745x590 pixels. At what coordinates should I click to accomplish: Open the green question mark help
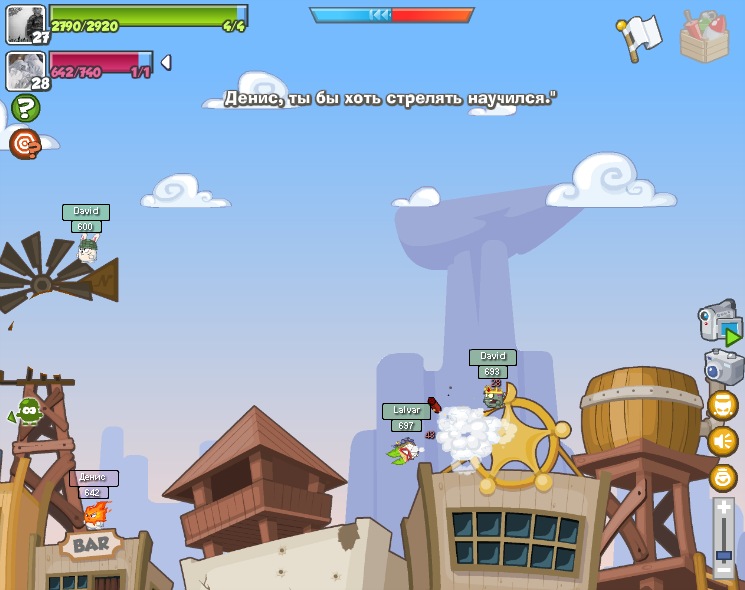tap(25, 108)
